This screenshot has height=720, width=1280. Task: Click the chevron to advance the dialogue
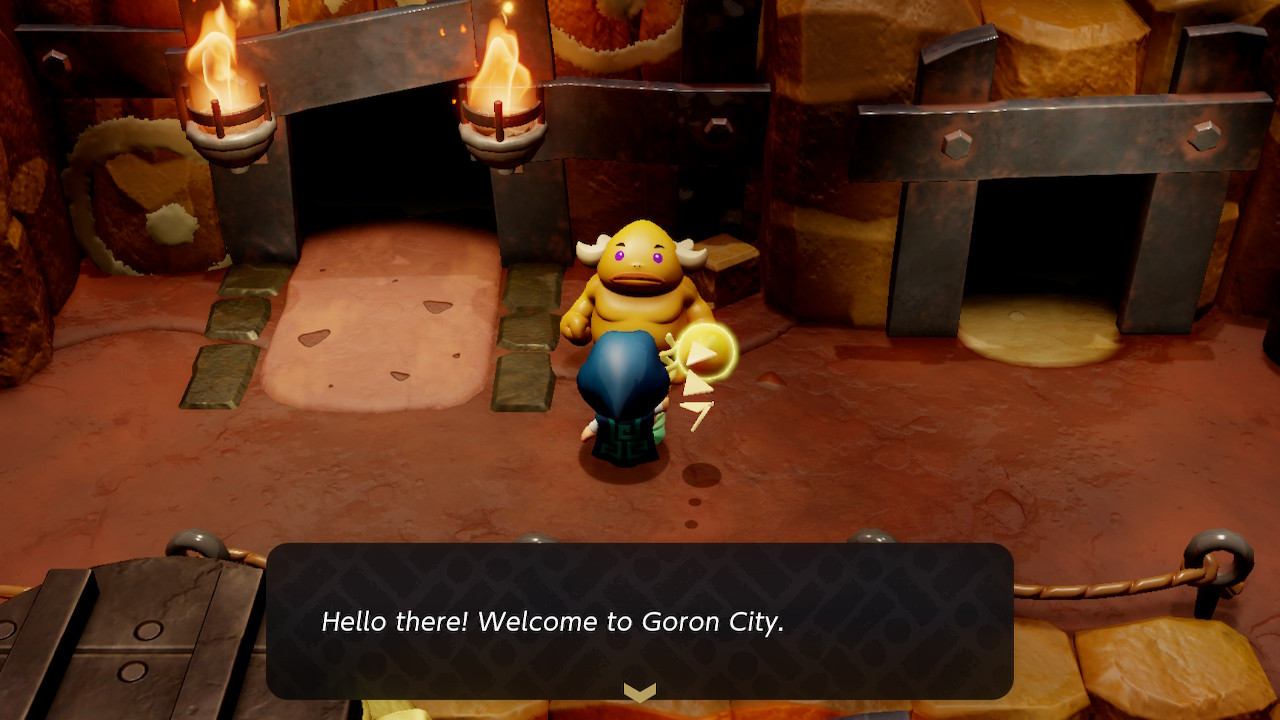(x=640, y=688)
